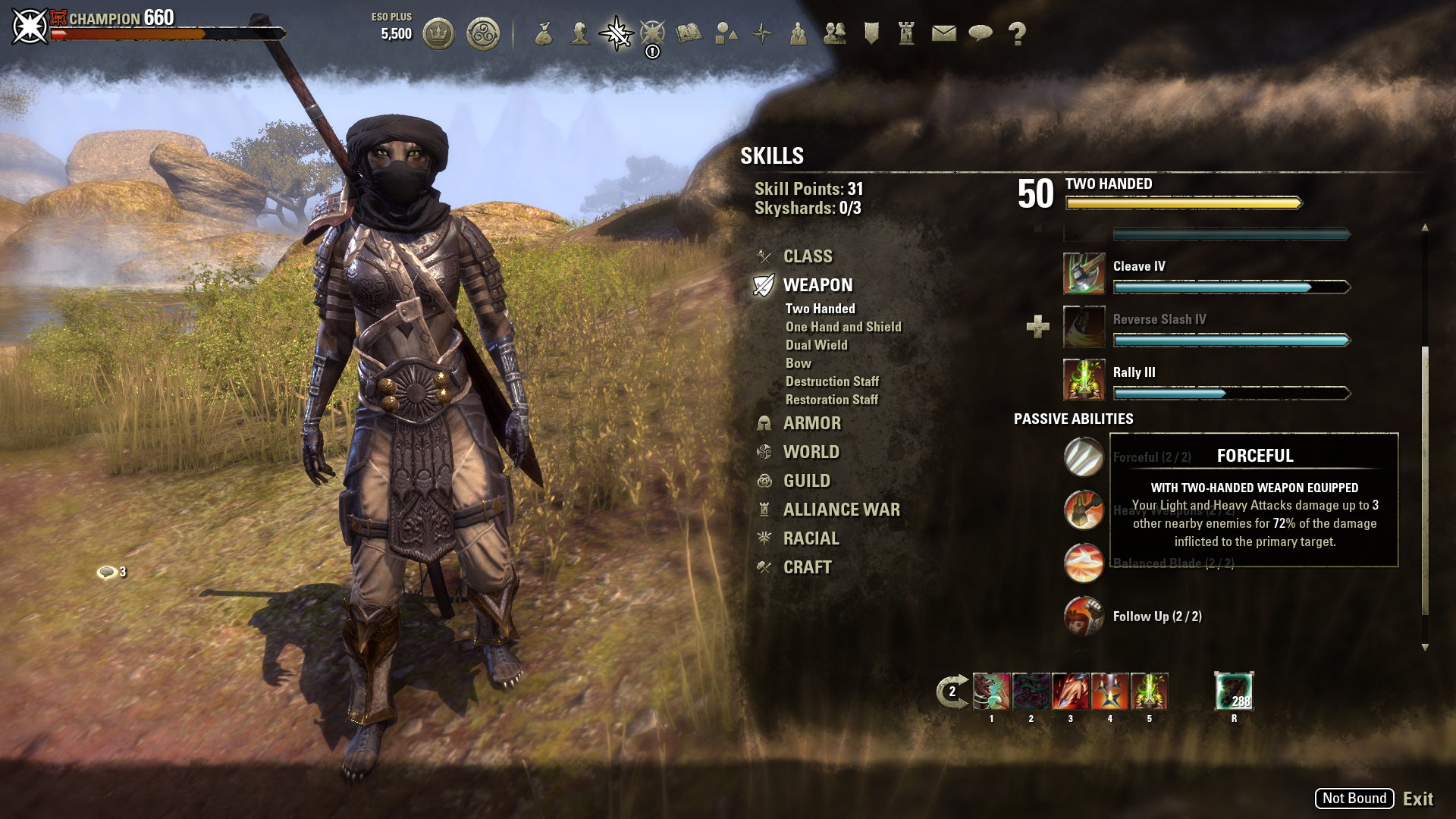Open the character sheet icon
1456x819 pixels.
(580, 33)
